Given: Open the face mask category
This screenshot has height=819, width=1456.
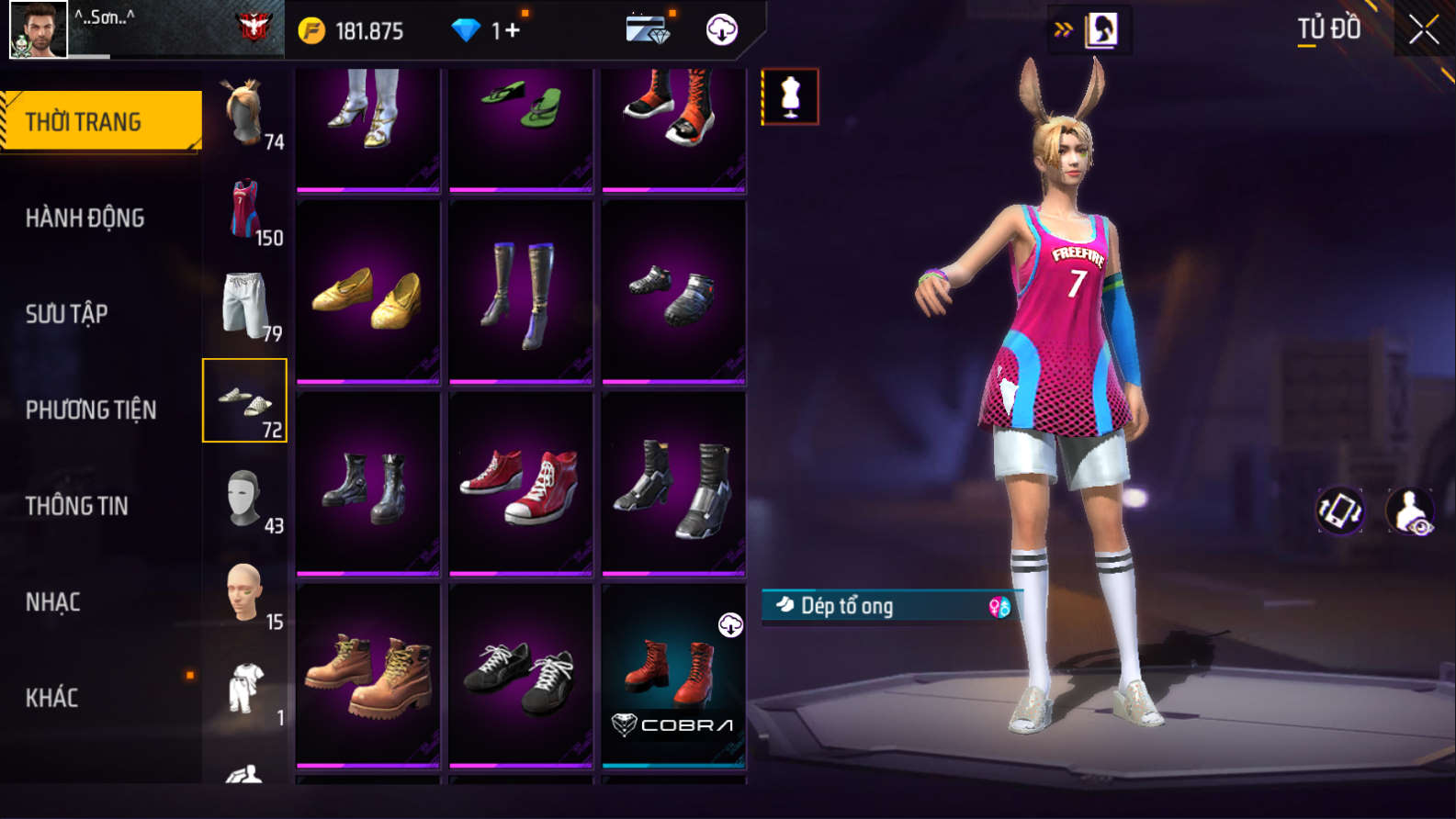Looking at the screenshot, I should pyautogui.click(x=245, y=499).
